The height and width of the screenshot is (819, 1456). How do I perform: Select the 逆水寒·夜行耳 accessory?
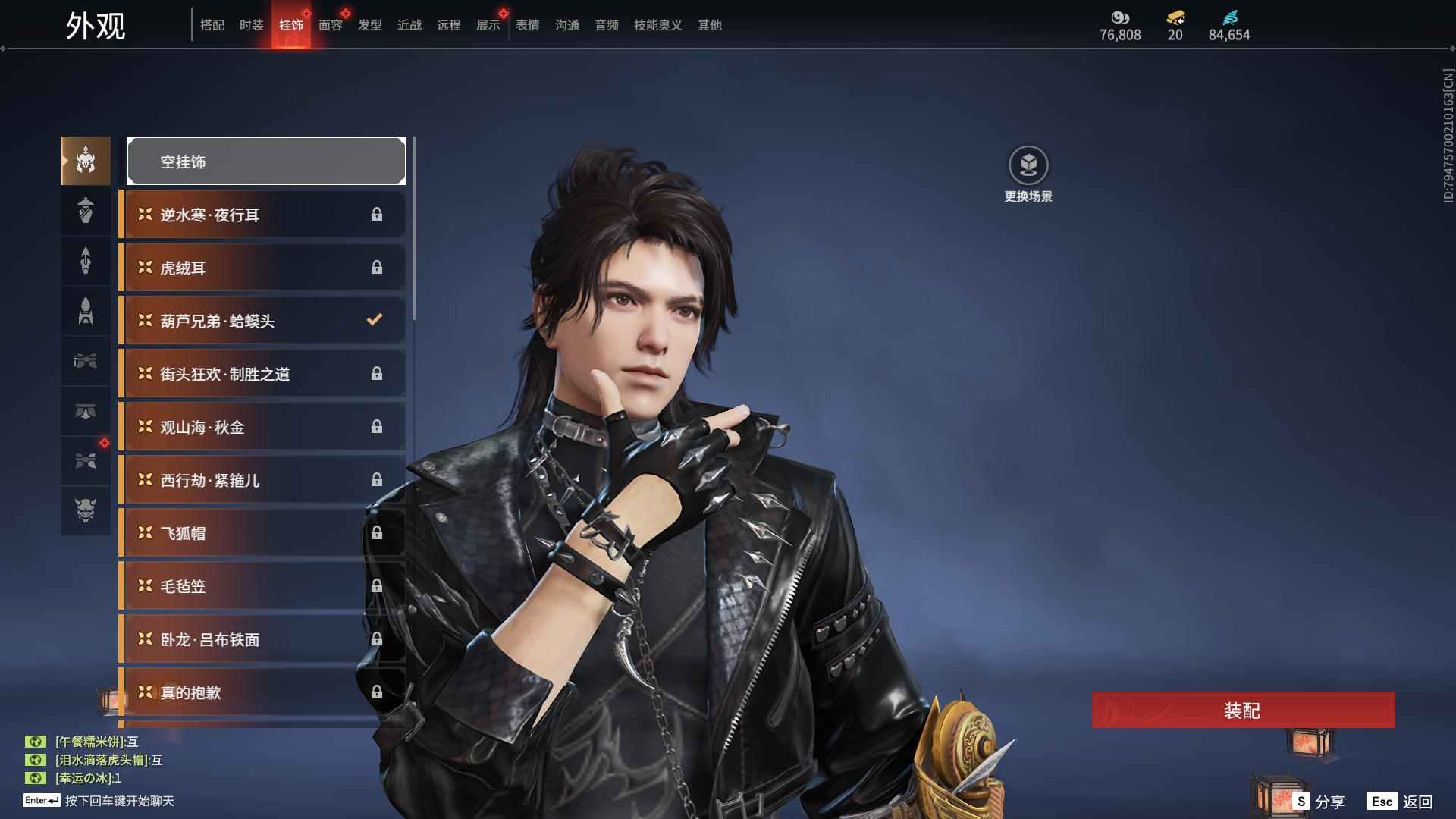(x=262, y=215)
